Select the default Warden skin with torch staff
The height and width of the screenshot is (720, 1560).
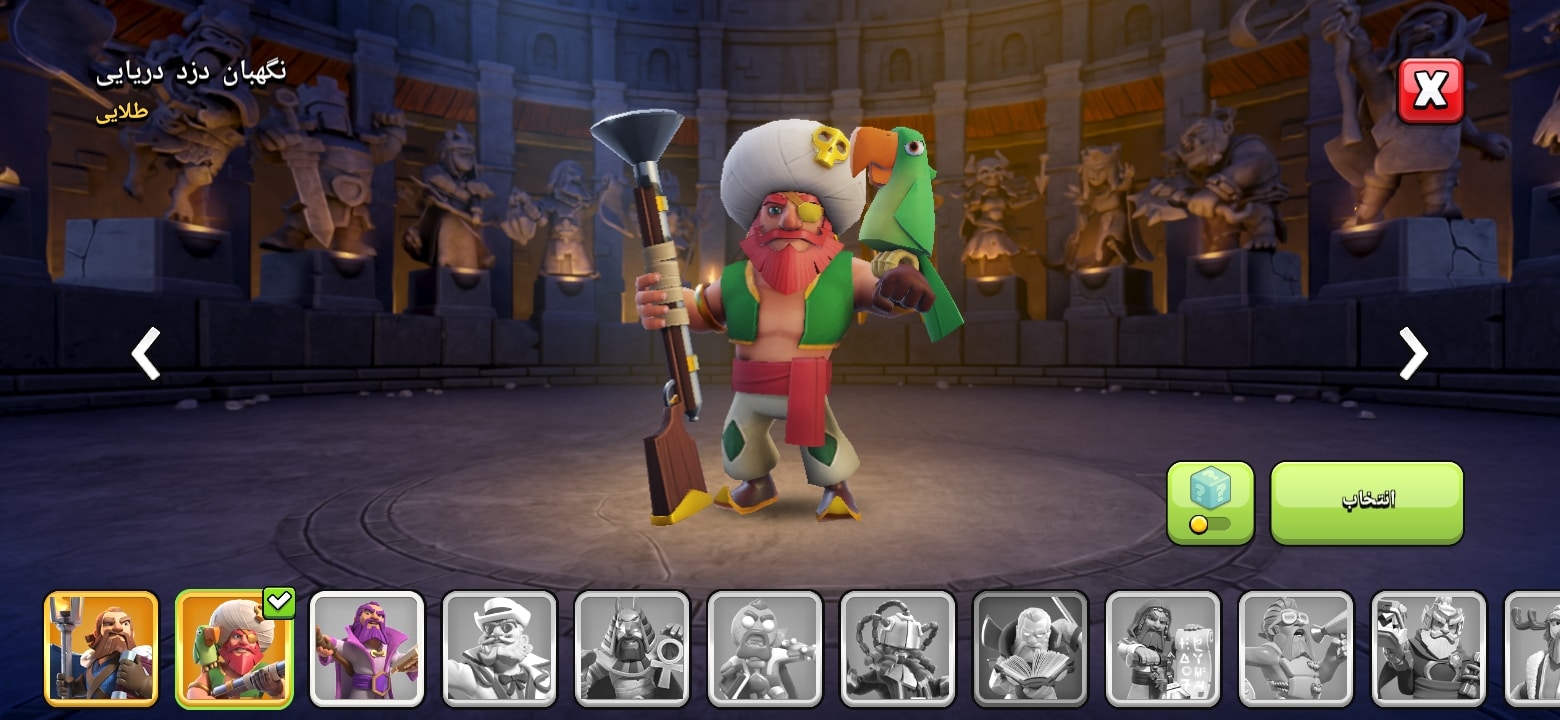click(x=101, y=648)
